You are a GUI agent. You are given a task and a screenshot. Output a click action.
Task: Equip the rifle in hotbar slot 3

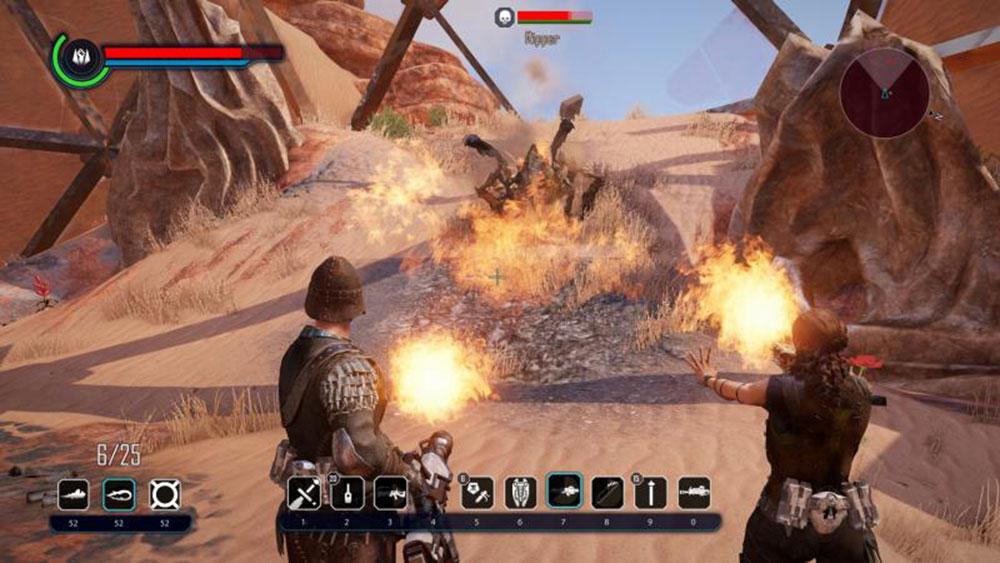point(390,493)
